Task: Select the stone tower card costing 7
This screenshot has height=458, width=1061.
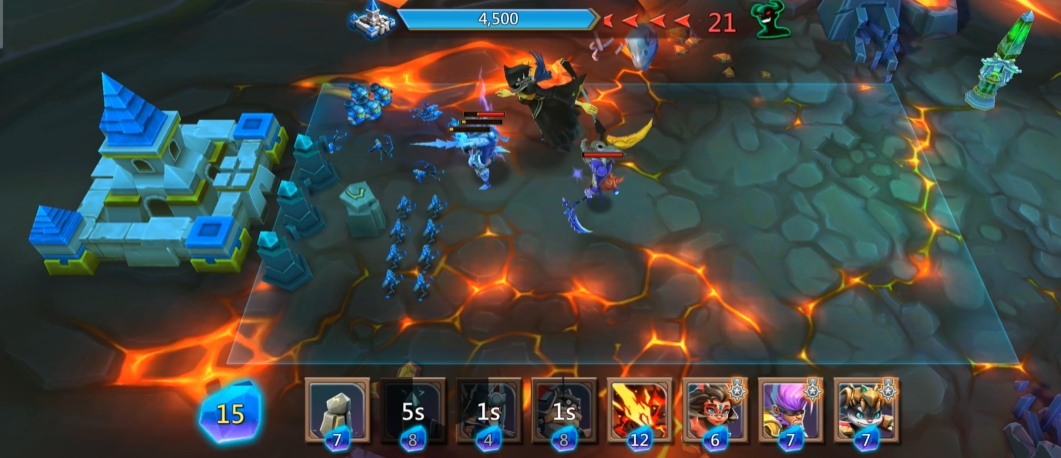Action: pyautogui.click(x=337, y=409)
